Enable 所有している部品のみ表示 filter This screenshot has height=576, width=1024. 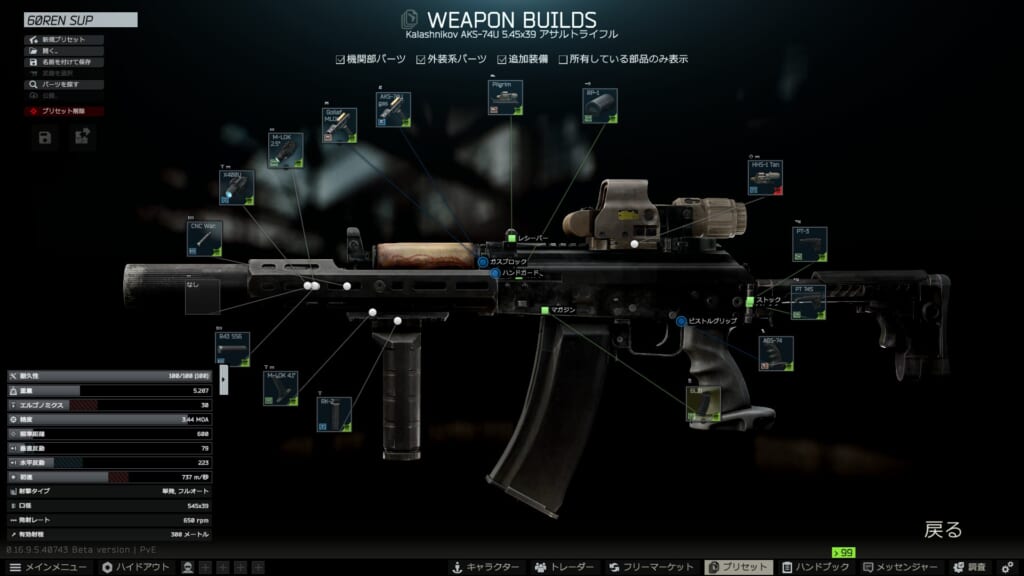pyautogui.click(x=564, y=59)
